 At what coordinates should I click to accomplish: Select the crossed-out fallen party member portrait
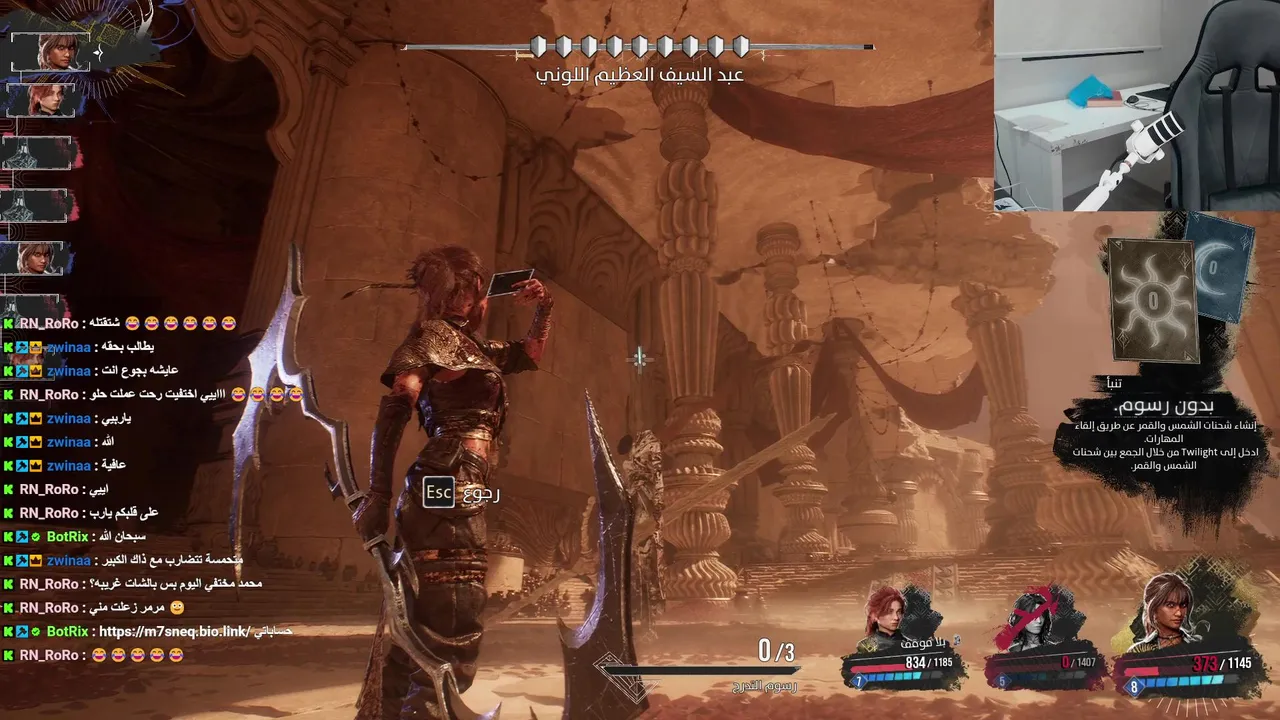1030,617
